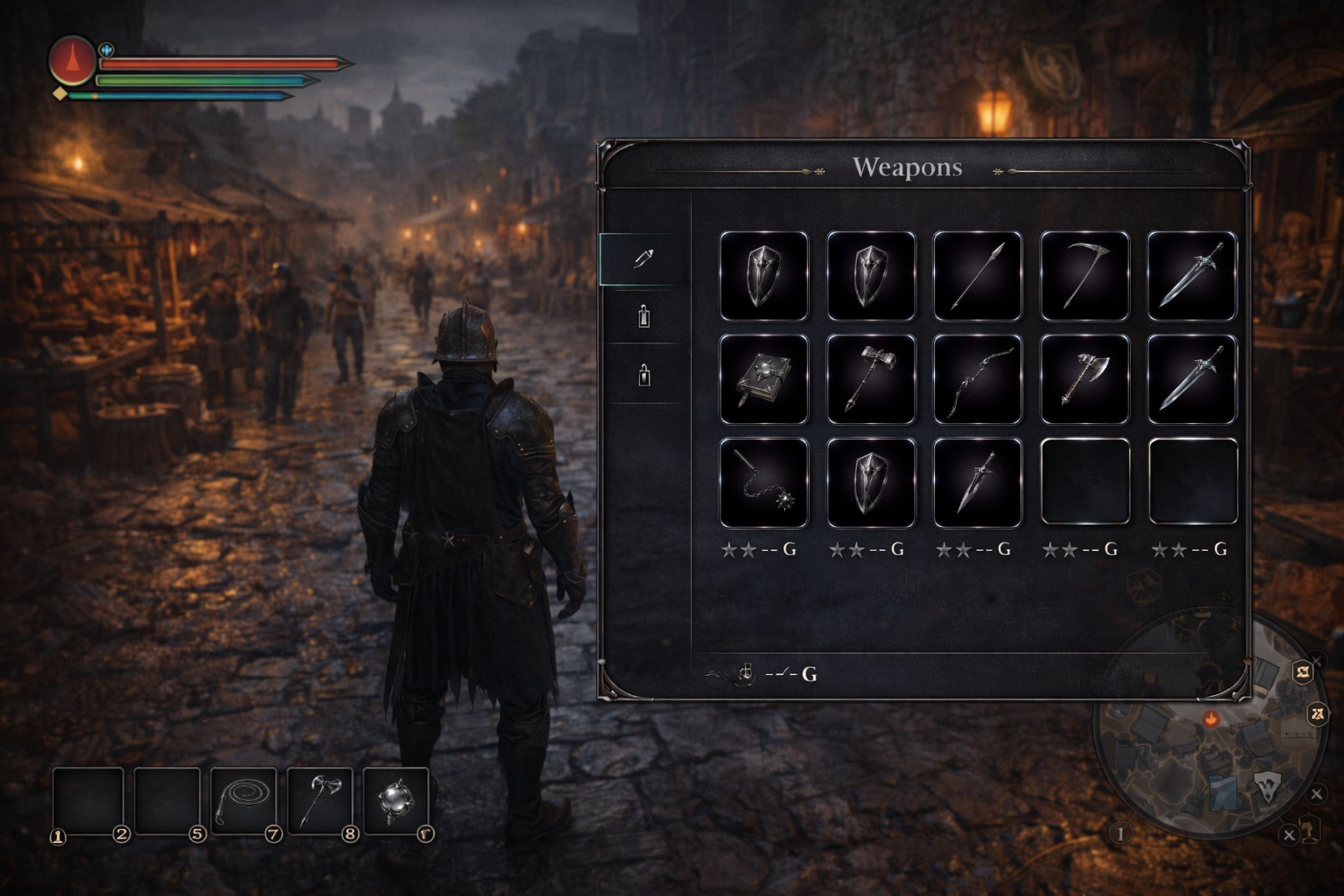
Task: Select the bow weapon slot
Action: [x=977, y=379]
